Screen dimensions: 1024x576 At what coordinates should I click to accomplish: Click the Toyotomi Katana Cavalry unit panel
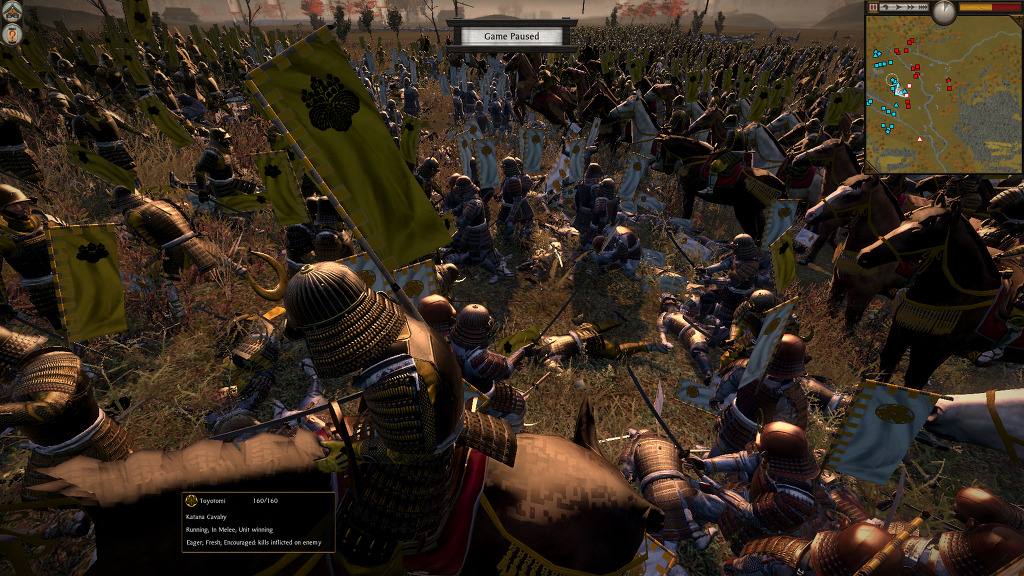pyautogui.click(x=257, y=521)
